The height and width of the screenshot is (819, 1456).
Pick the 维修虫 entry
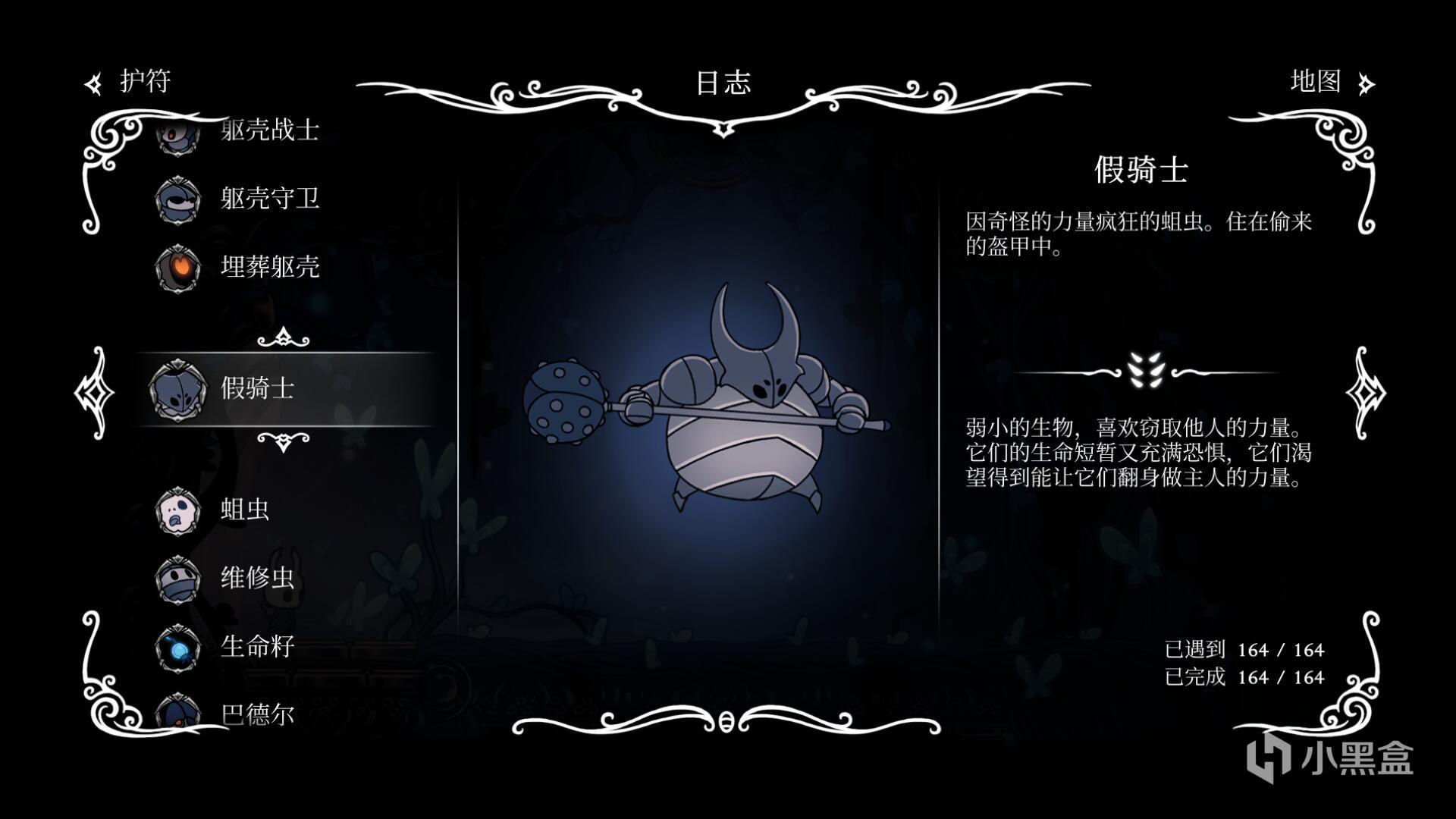tap(256, 578)
